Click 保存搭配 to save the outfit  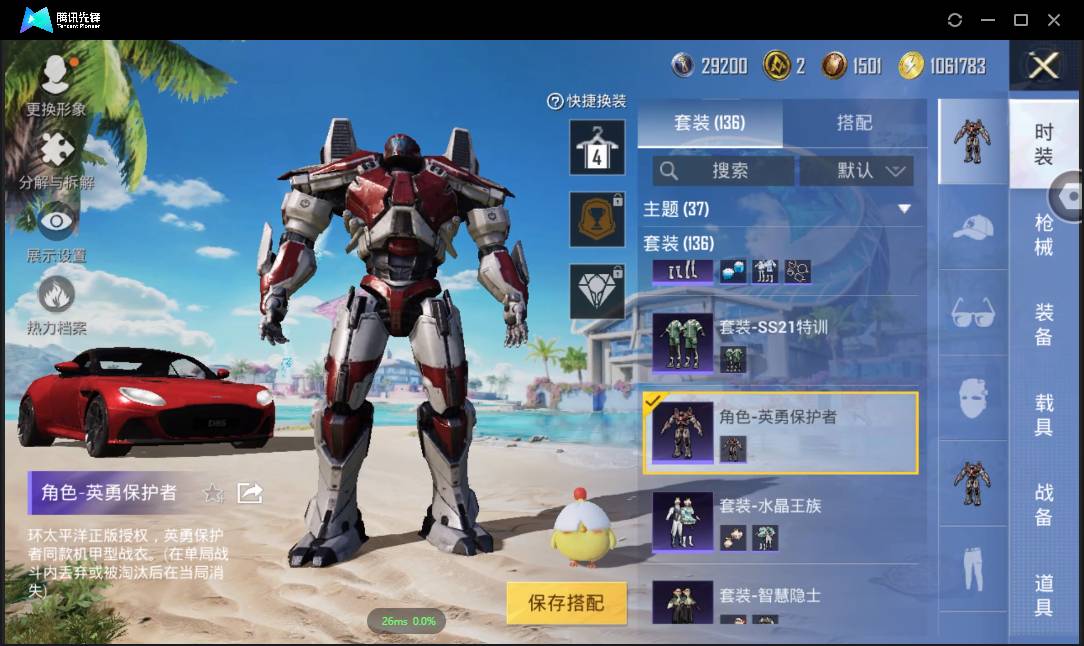click(566, 603)
